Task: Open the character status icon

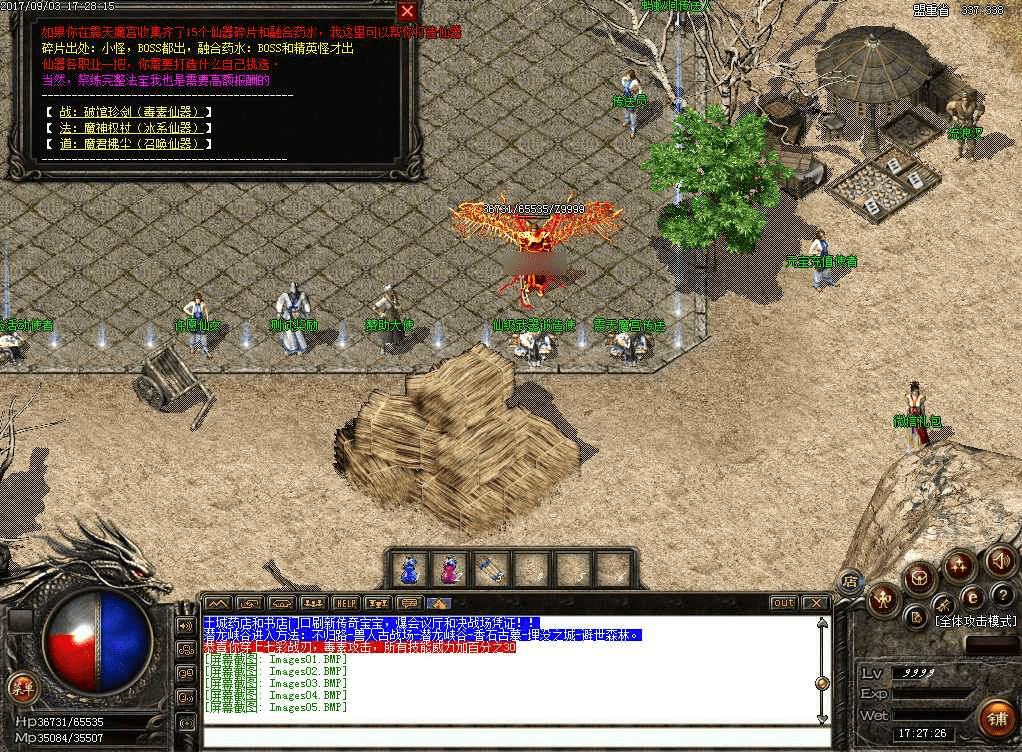Action: click(882, 599)
